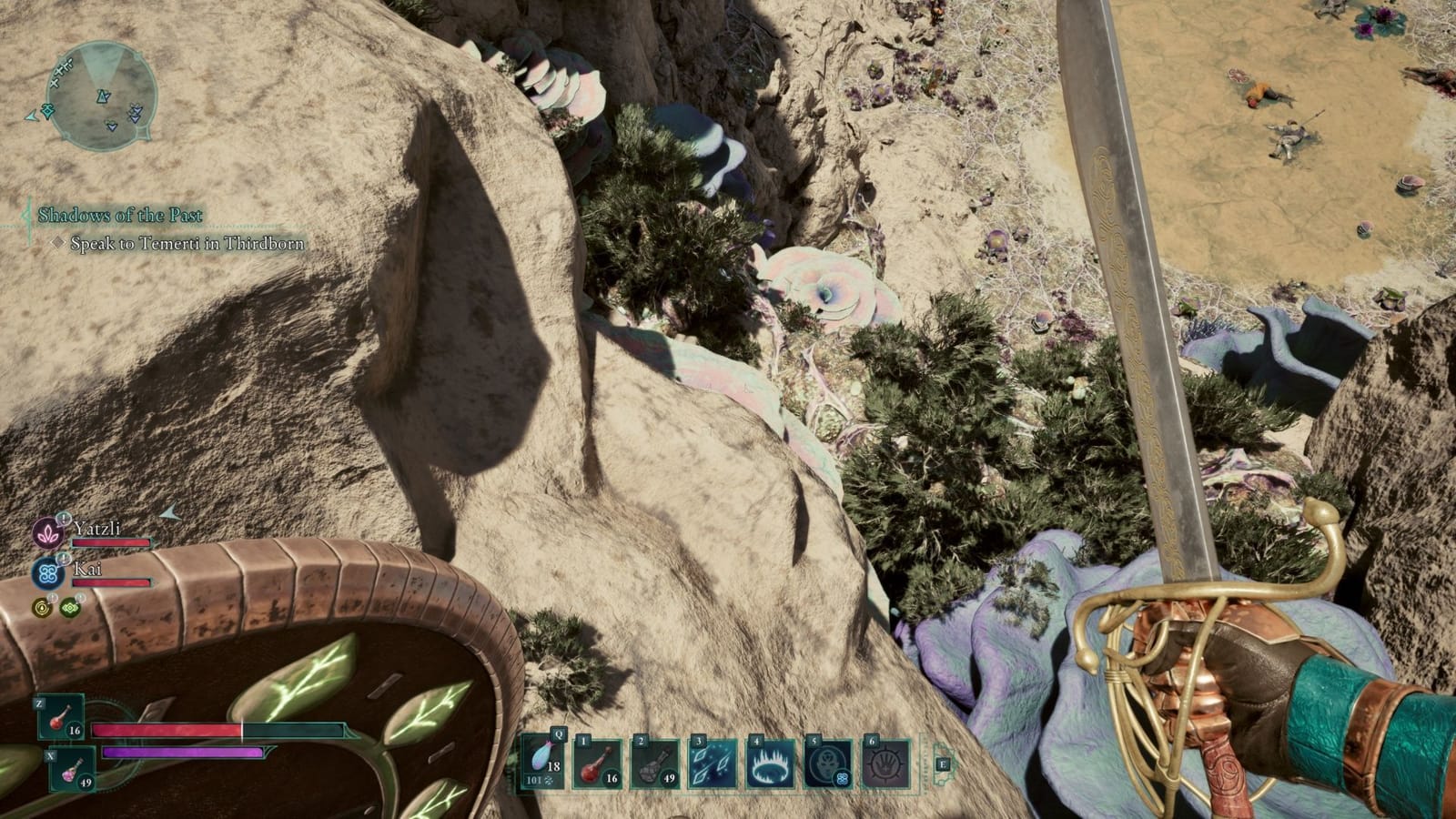Click the Speak to Temerti in Thirdborn objective
Image resolution: width=1456 pixels, height=819 pixels.
pos(185,243)
